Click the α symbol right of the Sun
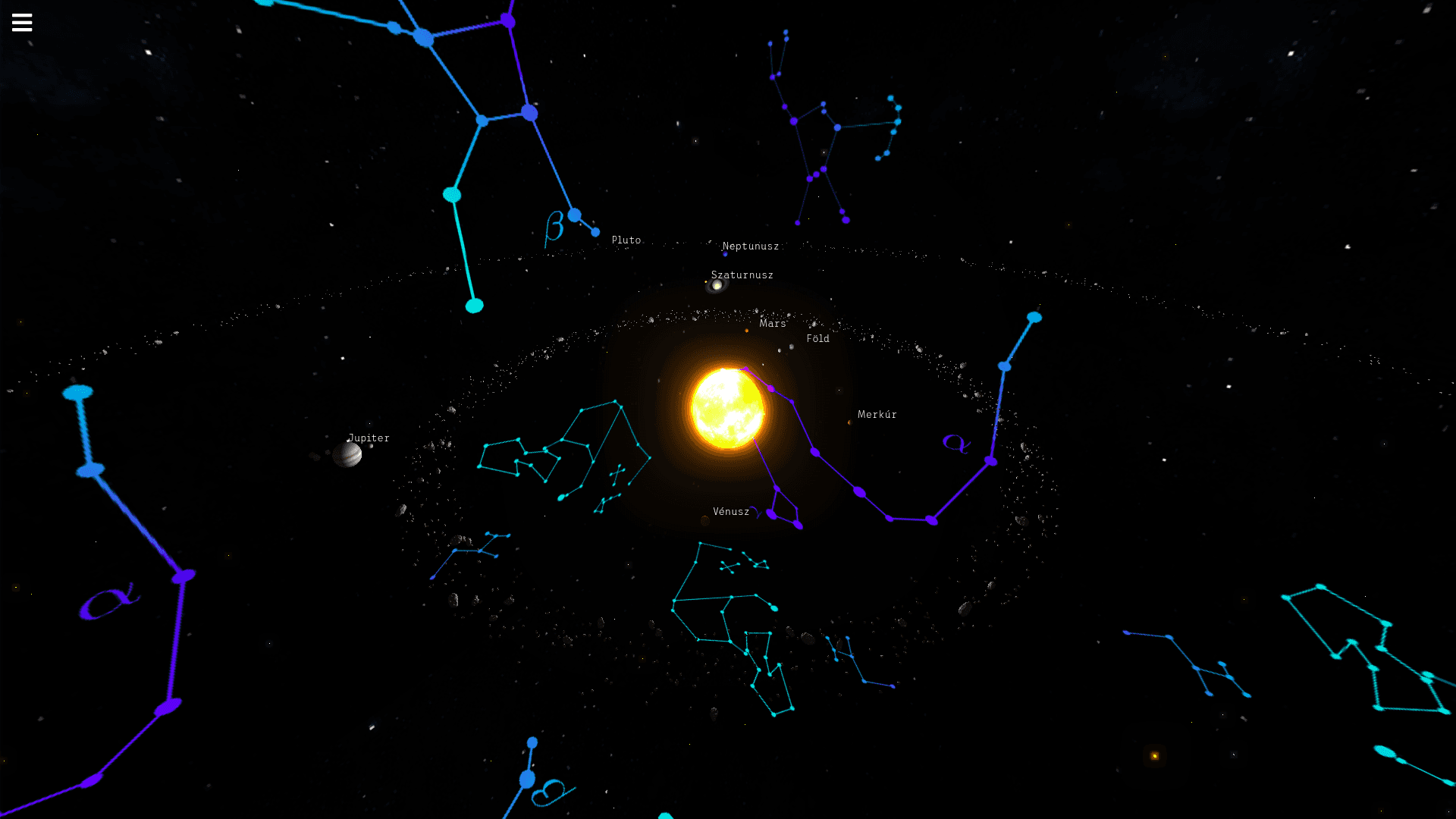This screenshot has height=819, width=1456. tap(956, 443)
